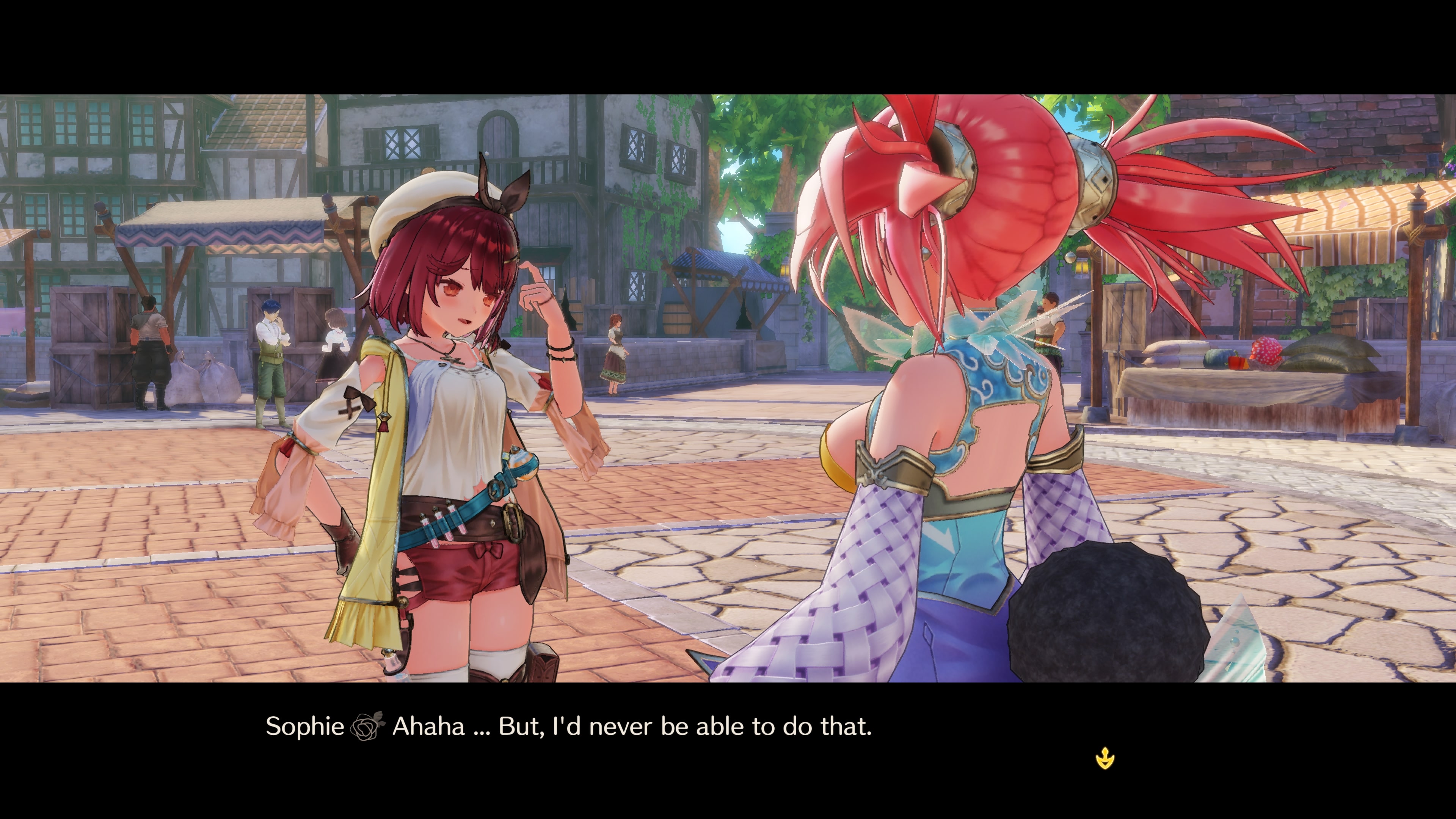Advance dialogue with the golden continue arrow

point(1105,758)
